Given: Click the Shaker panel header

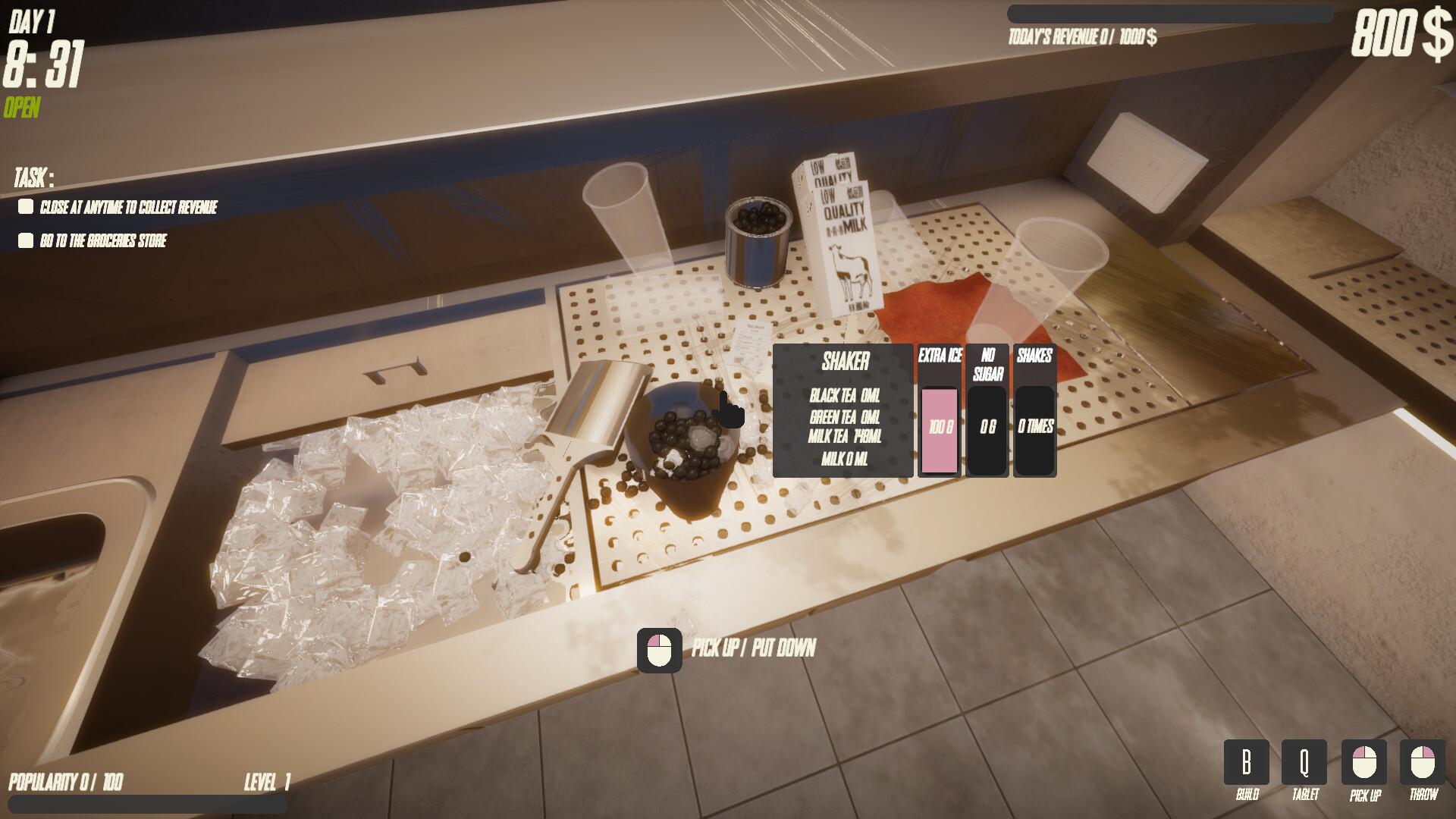Looking at the screenshot, I should coord(844,362).
